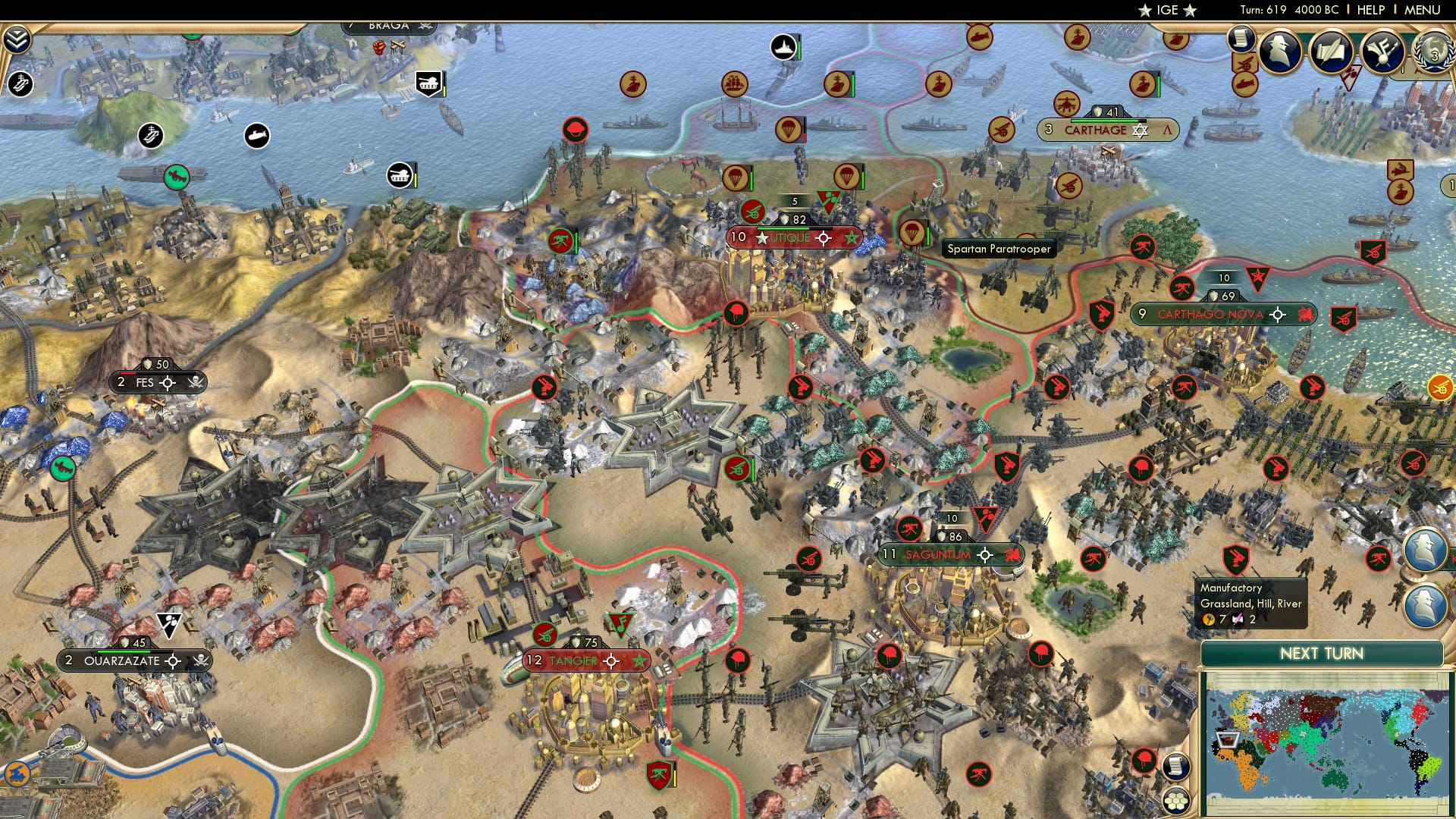Viewport: 1456px width, 819px height.
Task: Click the ship action icon at top-left
Action: 20,84
